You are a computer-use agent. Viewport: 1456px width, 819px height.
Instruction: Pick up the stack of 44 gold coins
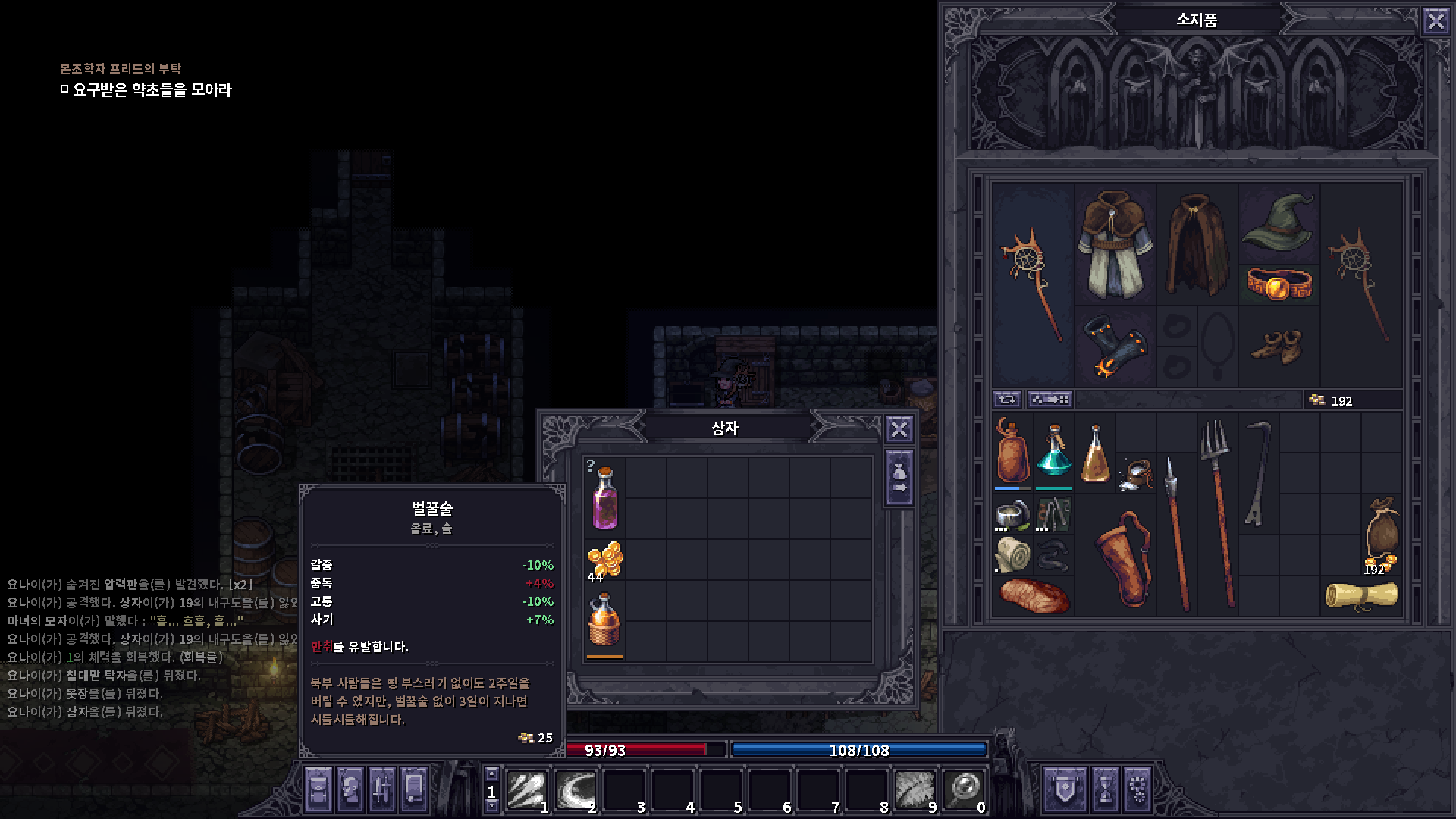coord(605,561)
